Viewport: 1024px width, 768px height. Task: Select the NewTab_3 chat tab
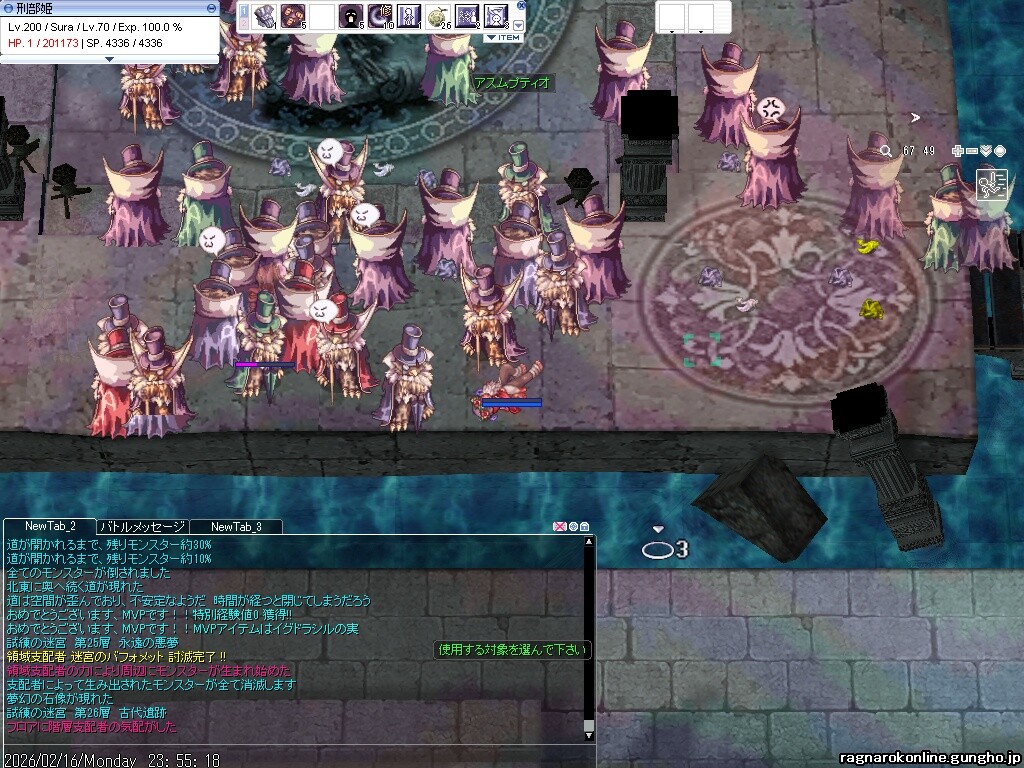[x=236, y=526]
